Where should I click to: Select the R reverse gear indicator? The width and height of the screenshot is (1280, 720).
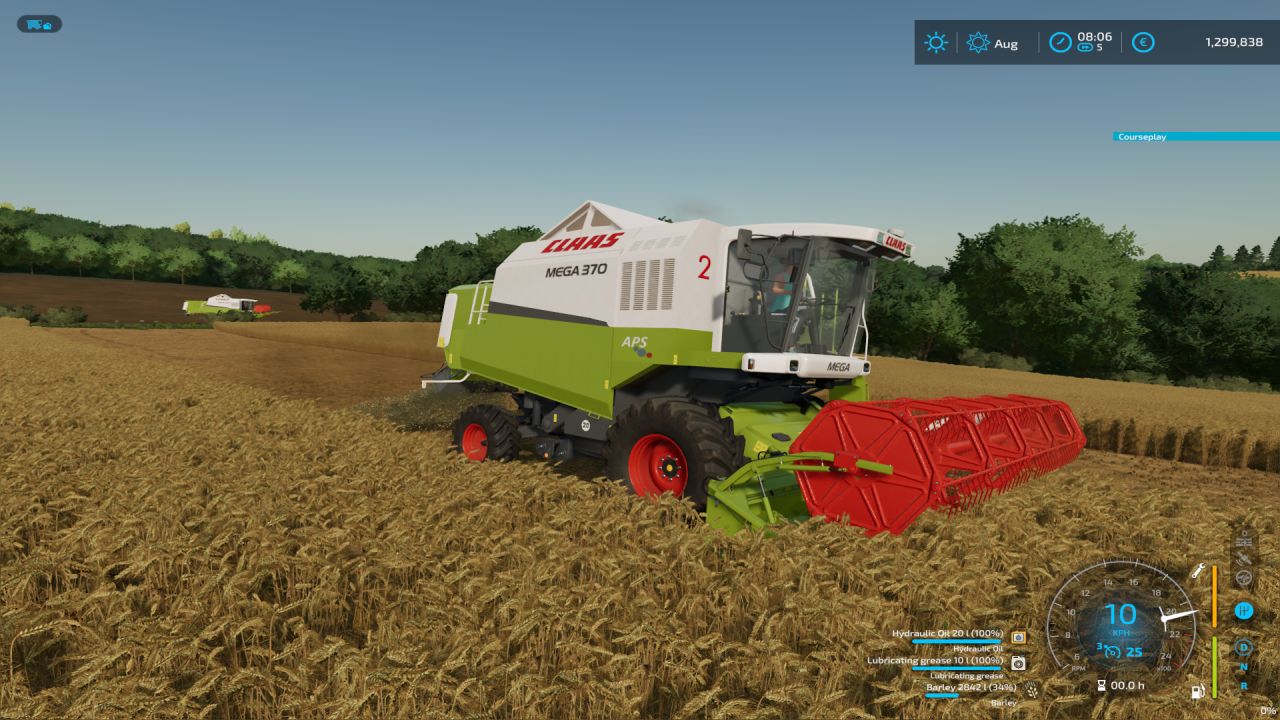pos(1243,686)
